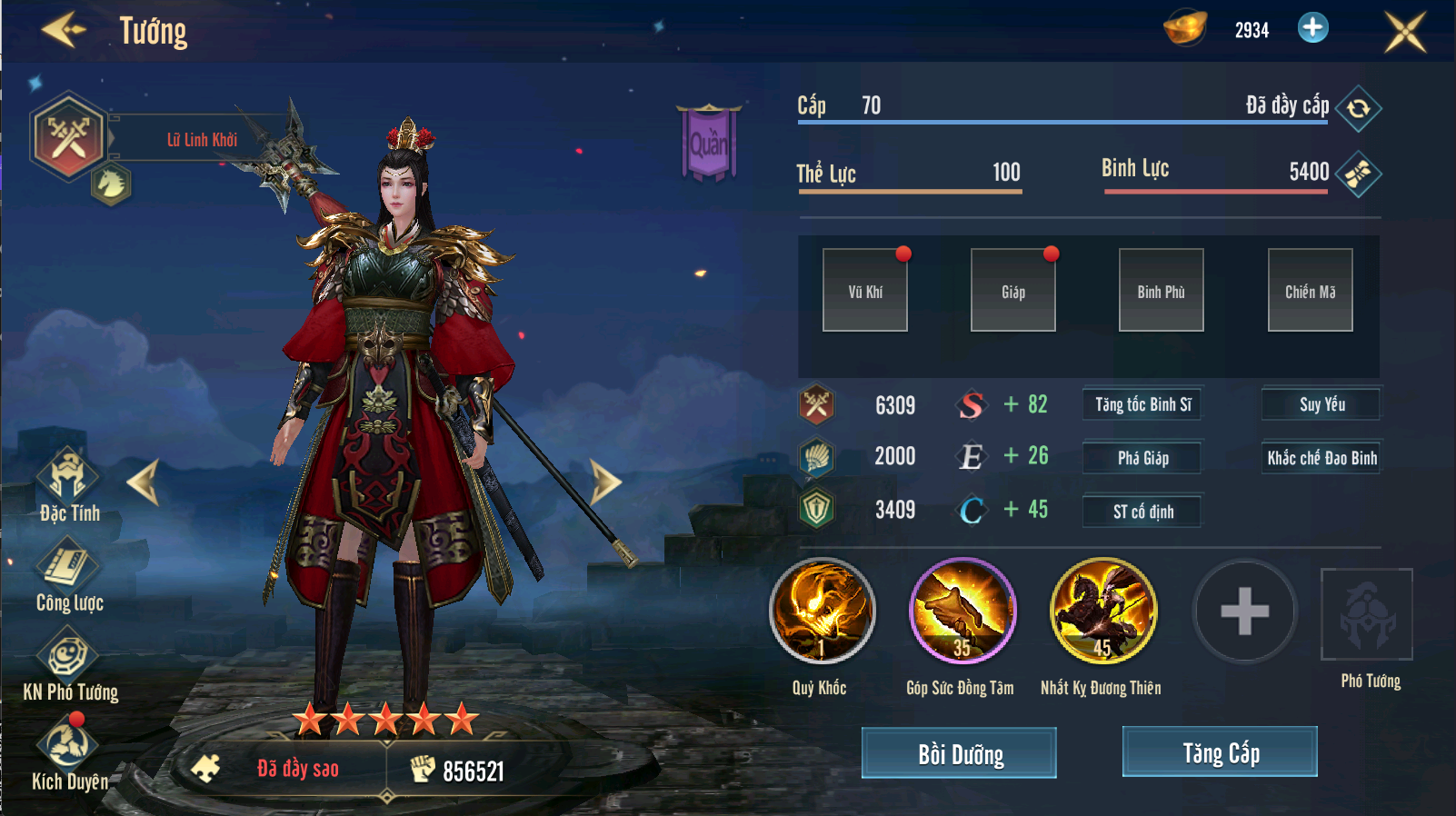The height and width of the screenshot is (816, 1456).
Task: Select the Giáp armor slot
Action: (1013, 291)
